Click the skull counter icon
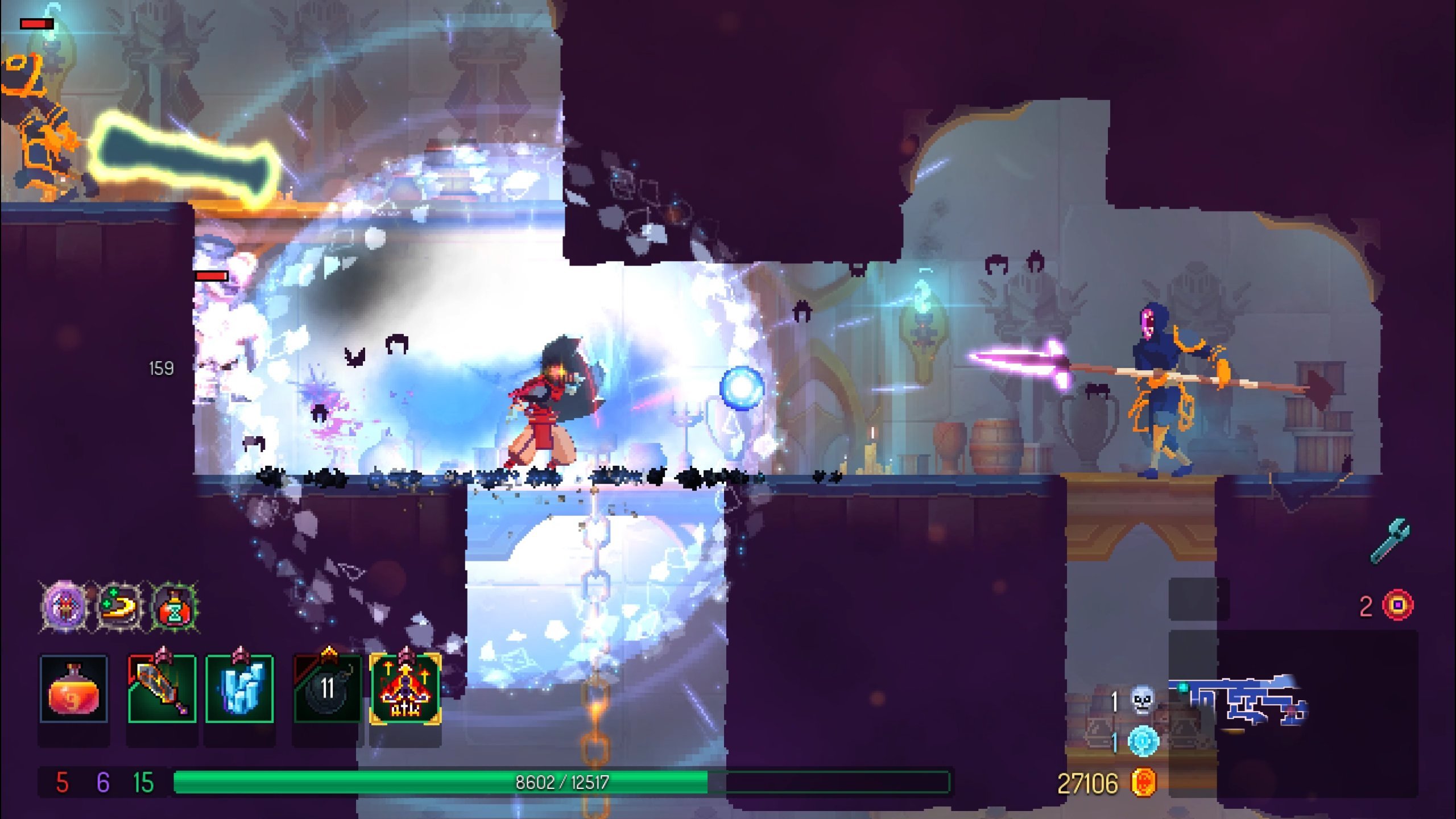The width and height of the screenshot is (1456, 819). tap(1142, 701)
